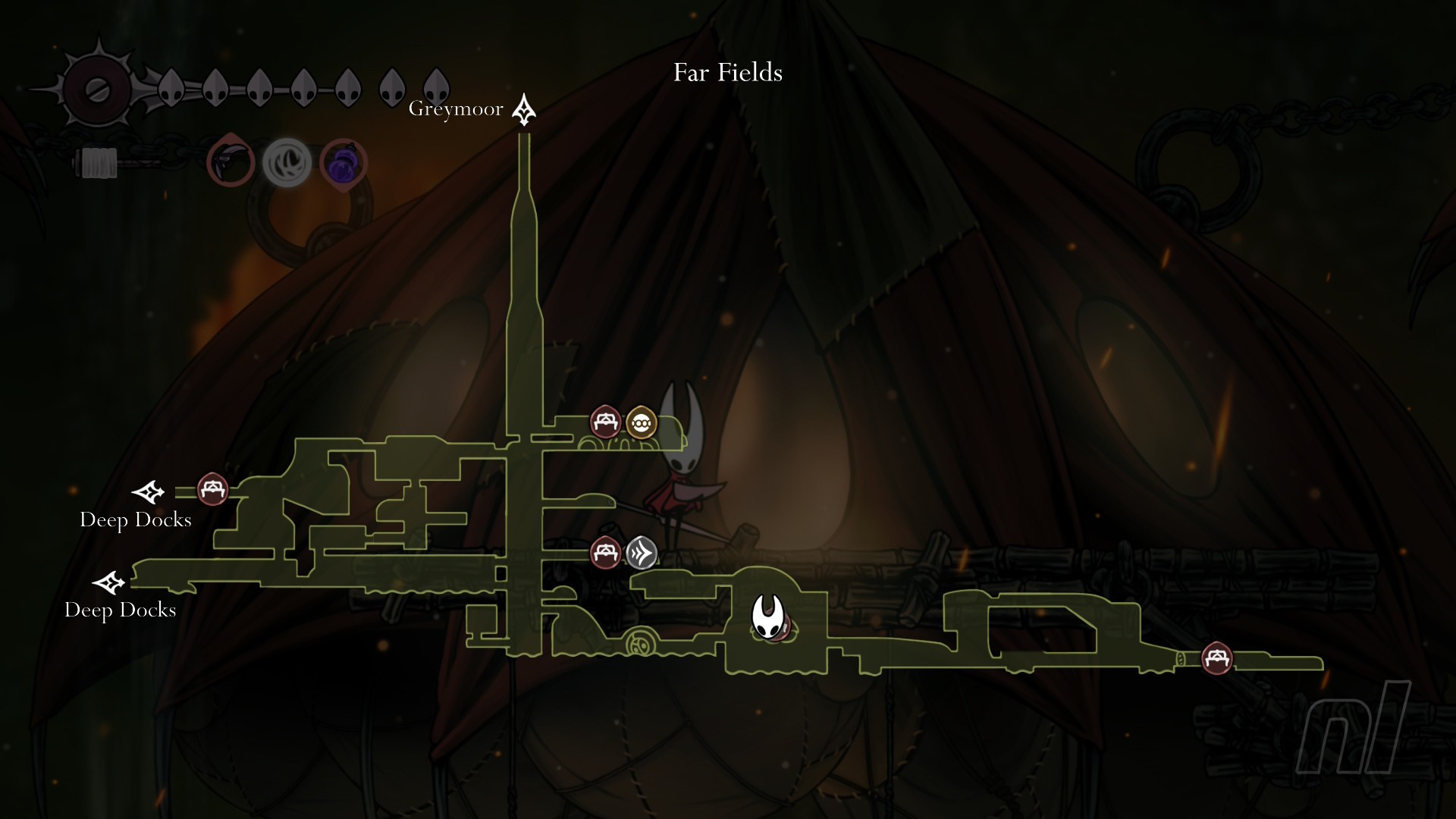Select the bench marker at the eastern tunnel end
The width and height of the screenshot is (1456, 819).
pos(1217,657)
